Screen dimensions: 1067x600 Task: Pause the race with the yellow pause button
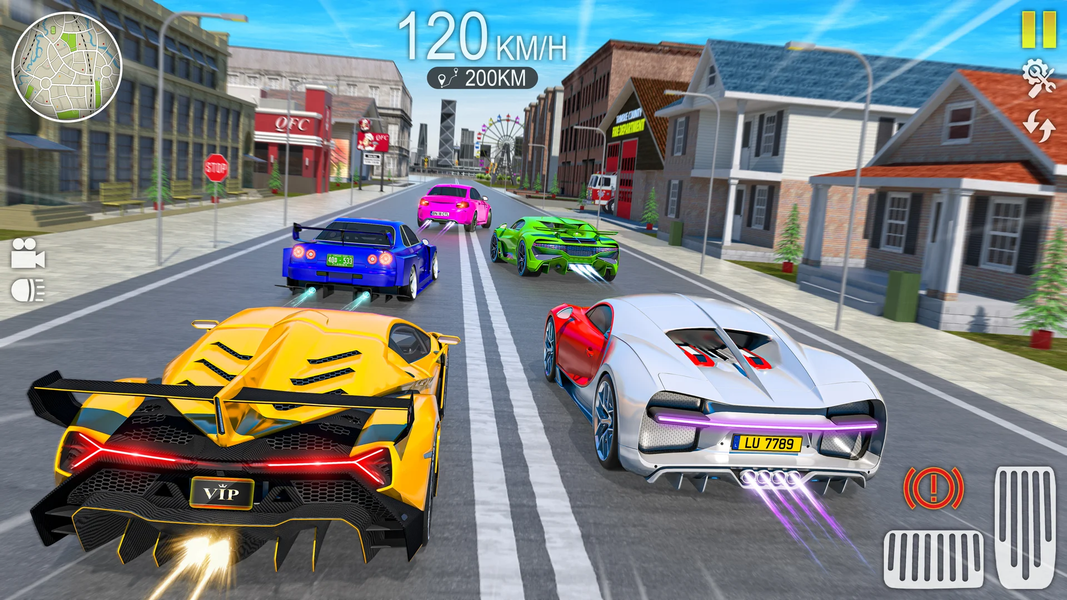pyautogui.click(x=1038, y=29)
